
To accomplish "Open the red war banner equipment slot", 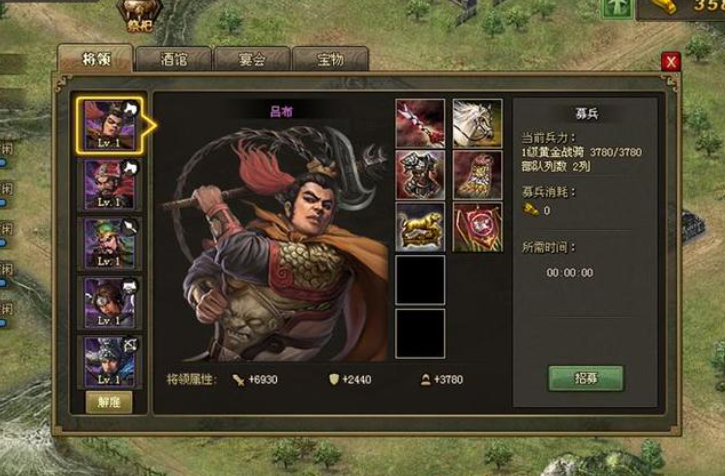I will [477, 227].
